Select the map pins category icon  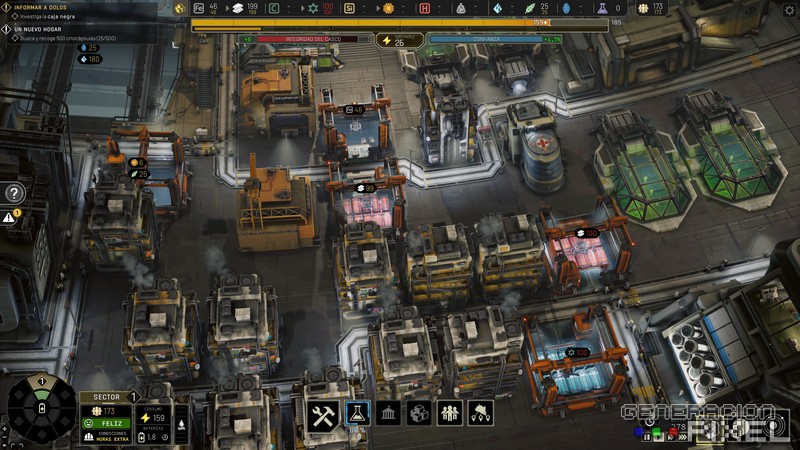coord(480,414)
